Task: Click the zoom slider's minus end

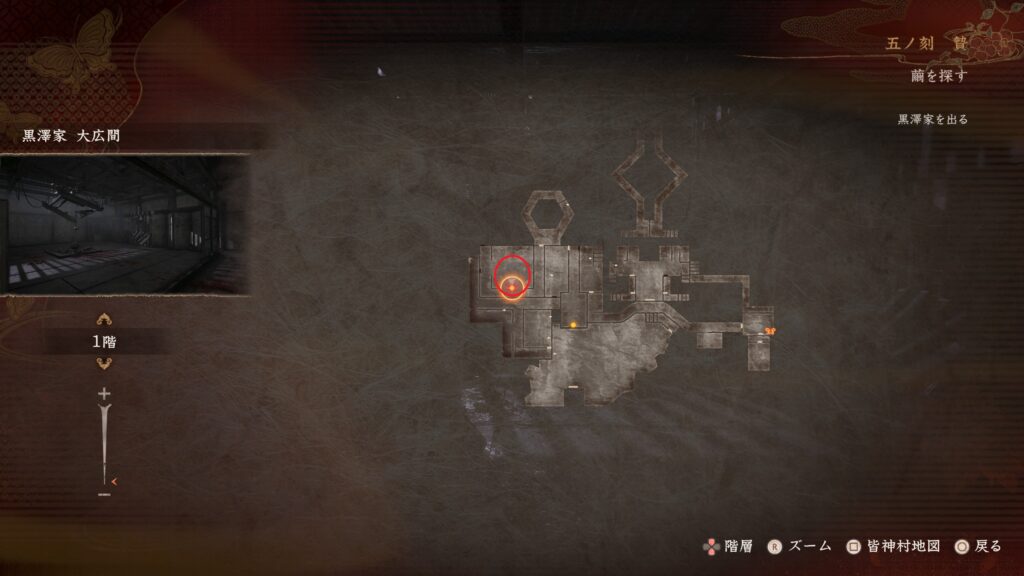Action: 103,493
